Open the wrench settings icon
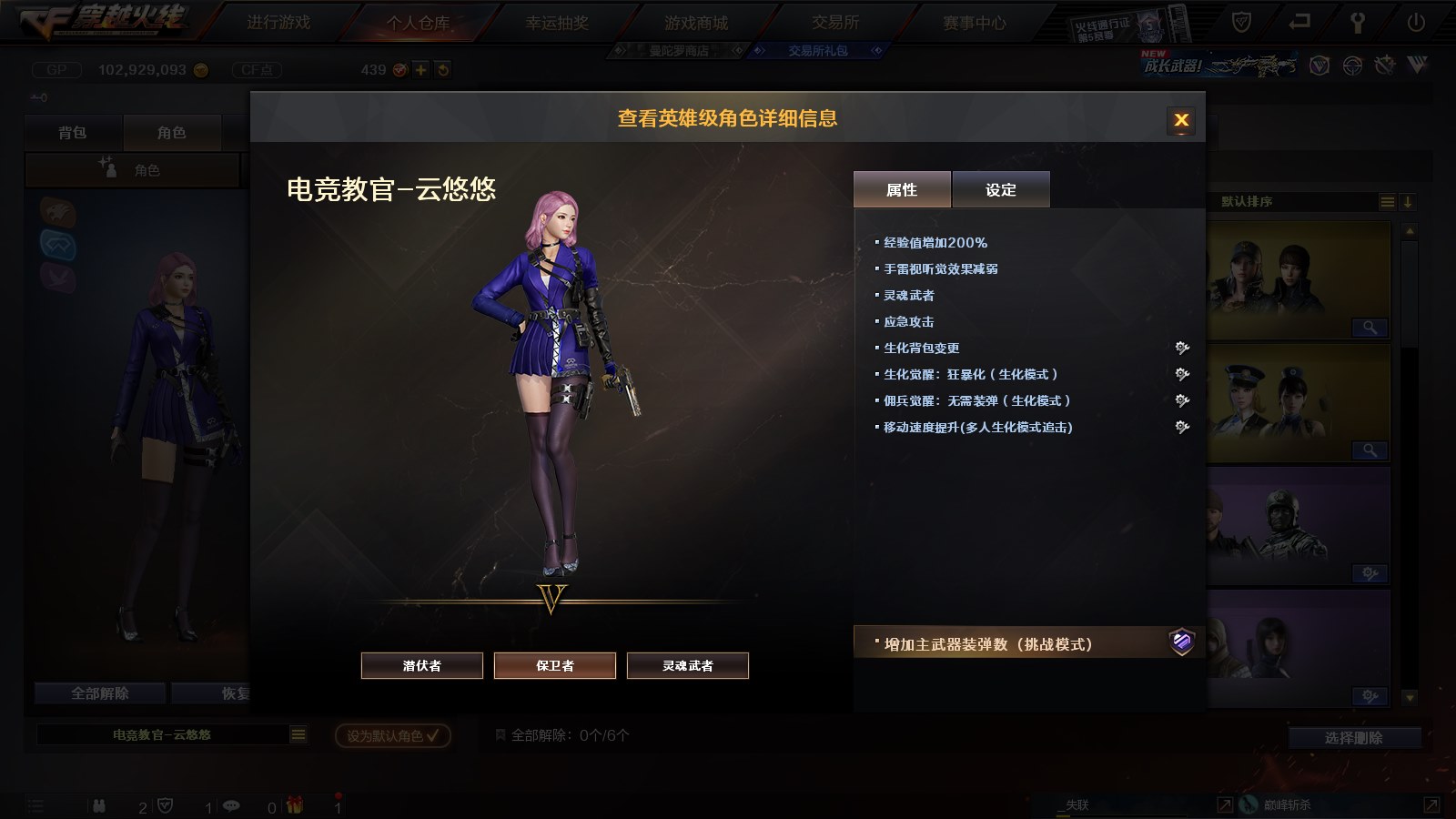This screenshot has height=819, width=1456. click(1358, 23)
